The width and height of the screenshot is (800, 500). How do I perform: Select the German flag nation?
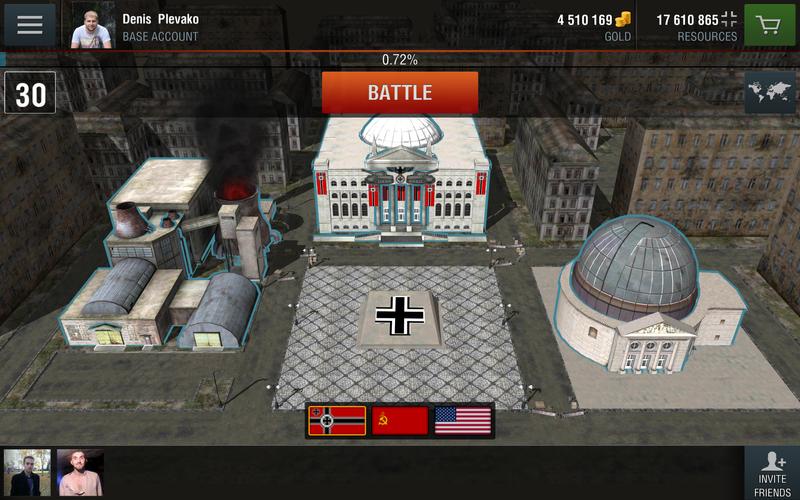337,421
